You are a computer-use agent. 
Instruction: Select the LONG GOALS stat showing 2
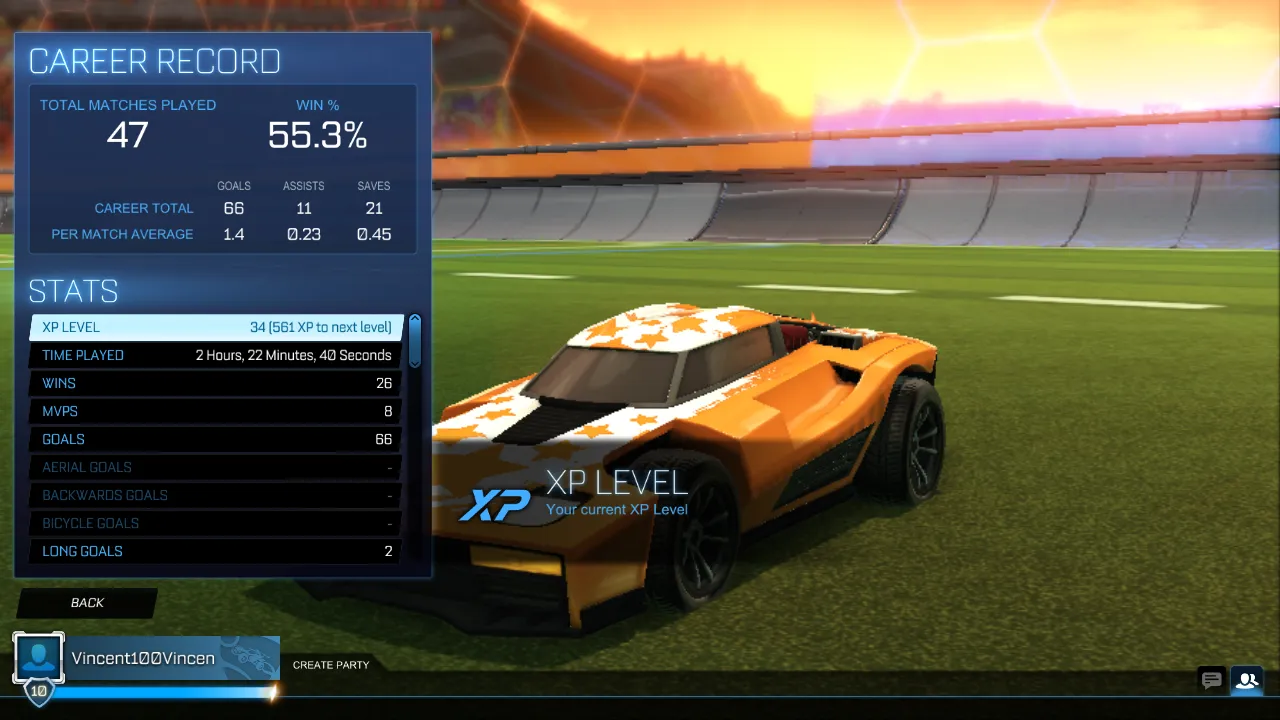click(x=215, y=551)
